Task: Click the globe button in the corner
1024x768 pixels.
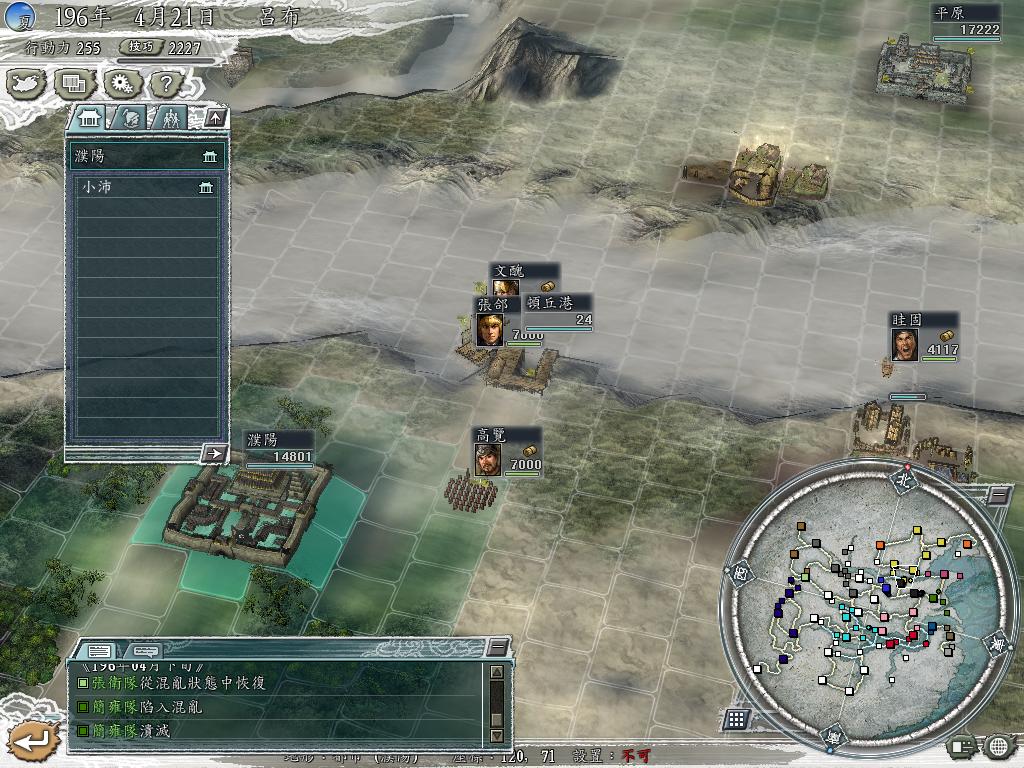Action: (x=999, y=745)
